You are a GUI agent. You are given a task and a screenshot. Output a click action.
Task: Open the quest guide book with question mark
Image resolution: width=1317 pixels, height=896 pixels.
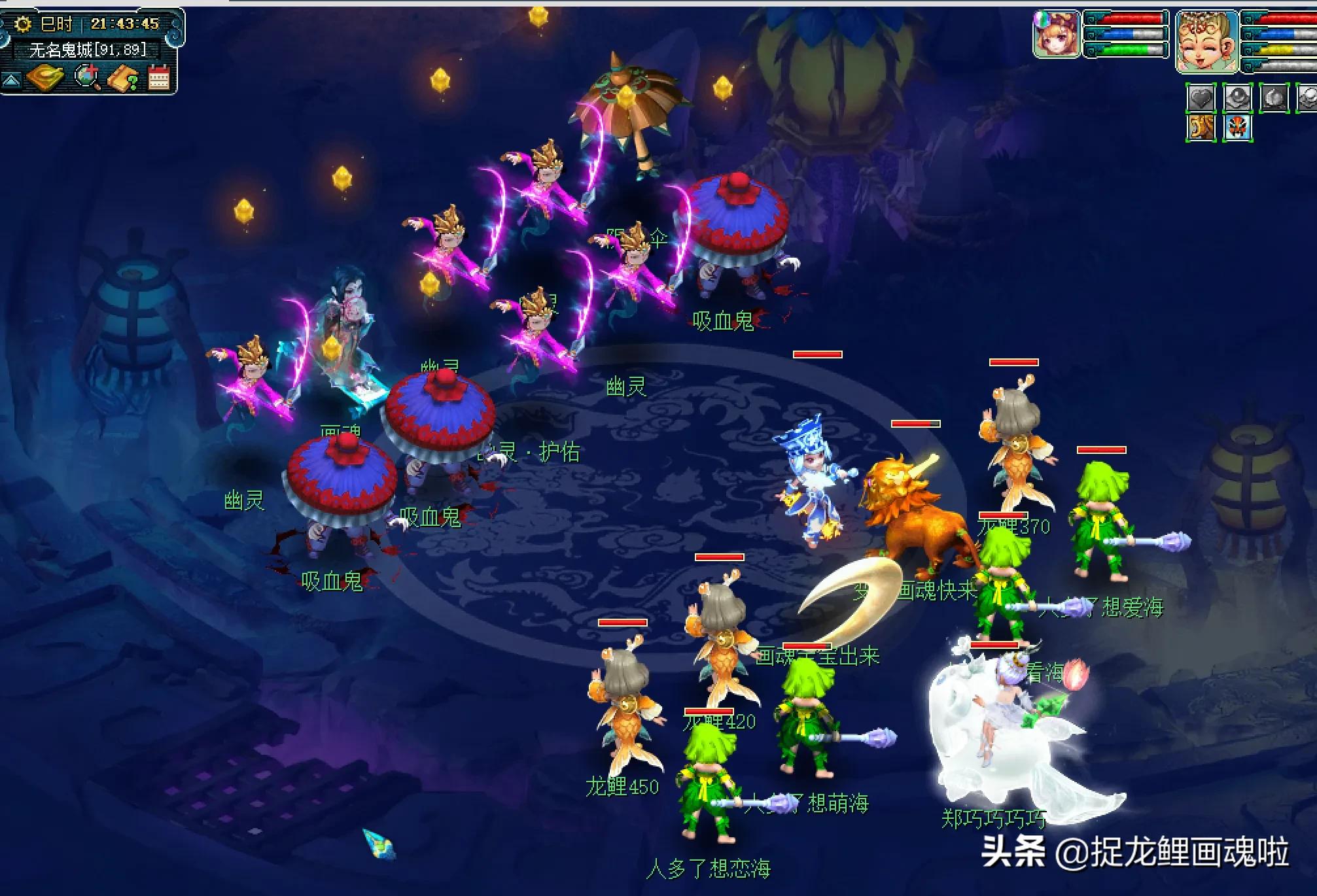click(x=121, y=78)
